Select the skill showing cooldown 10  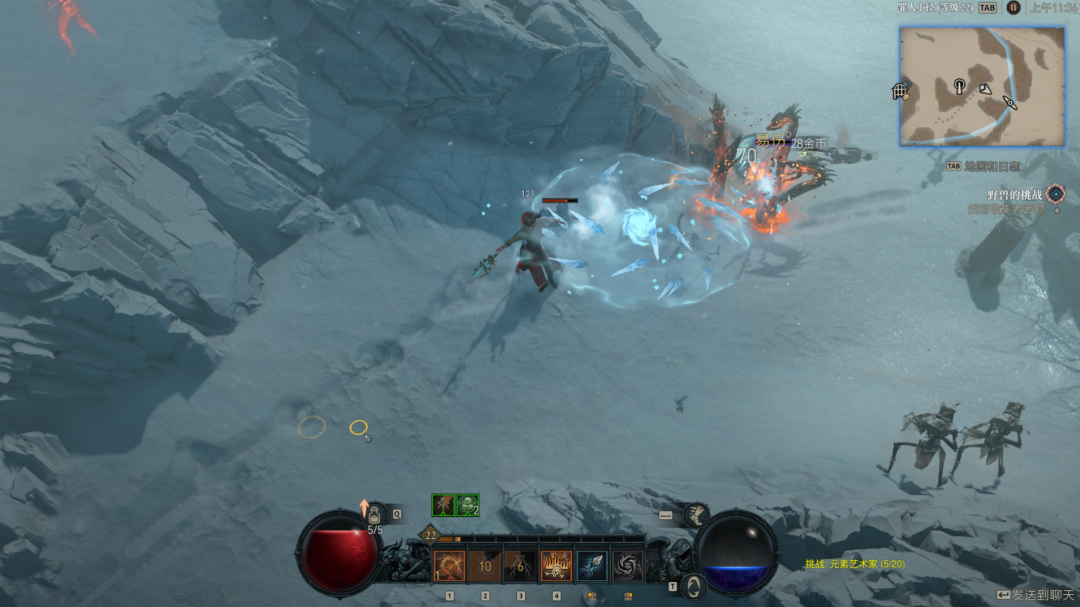point(485,566)
